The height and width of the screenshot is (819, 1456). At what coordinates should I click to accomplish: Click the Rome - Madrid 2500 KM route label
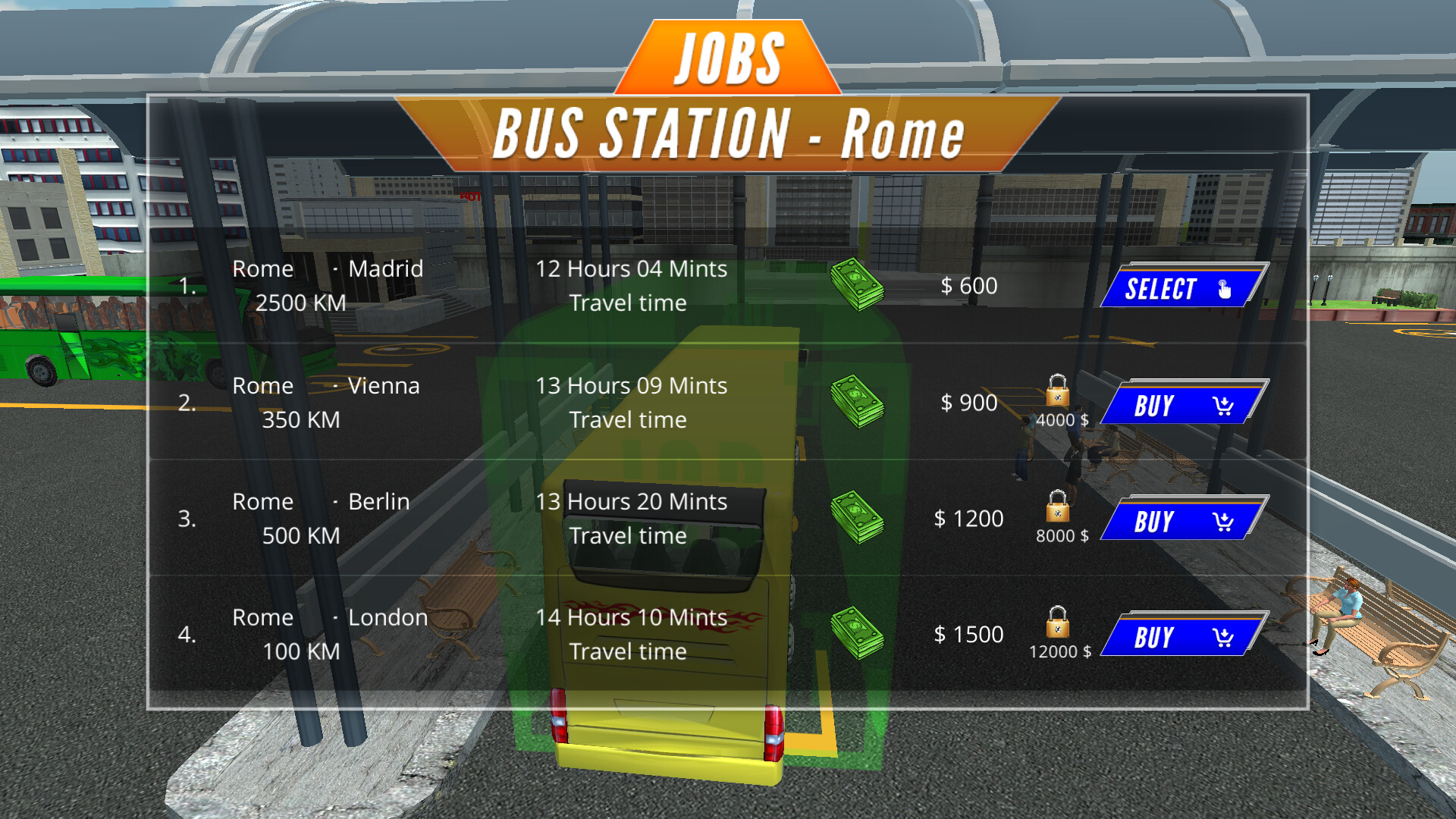(x=326, y=286)
